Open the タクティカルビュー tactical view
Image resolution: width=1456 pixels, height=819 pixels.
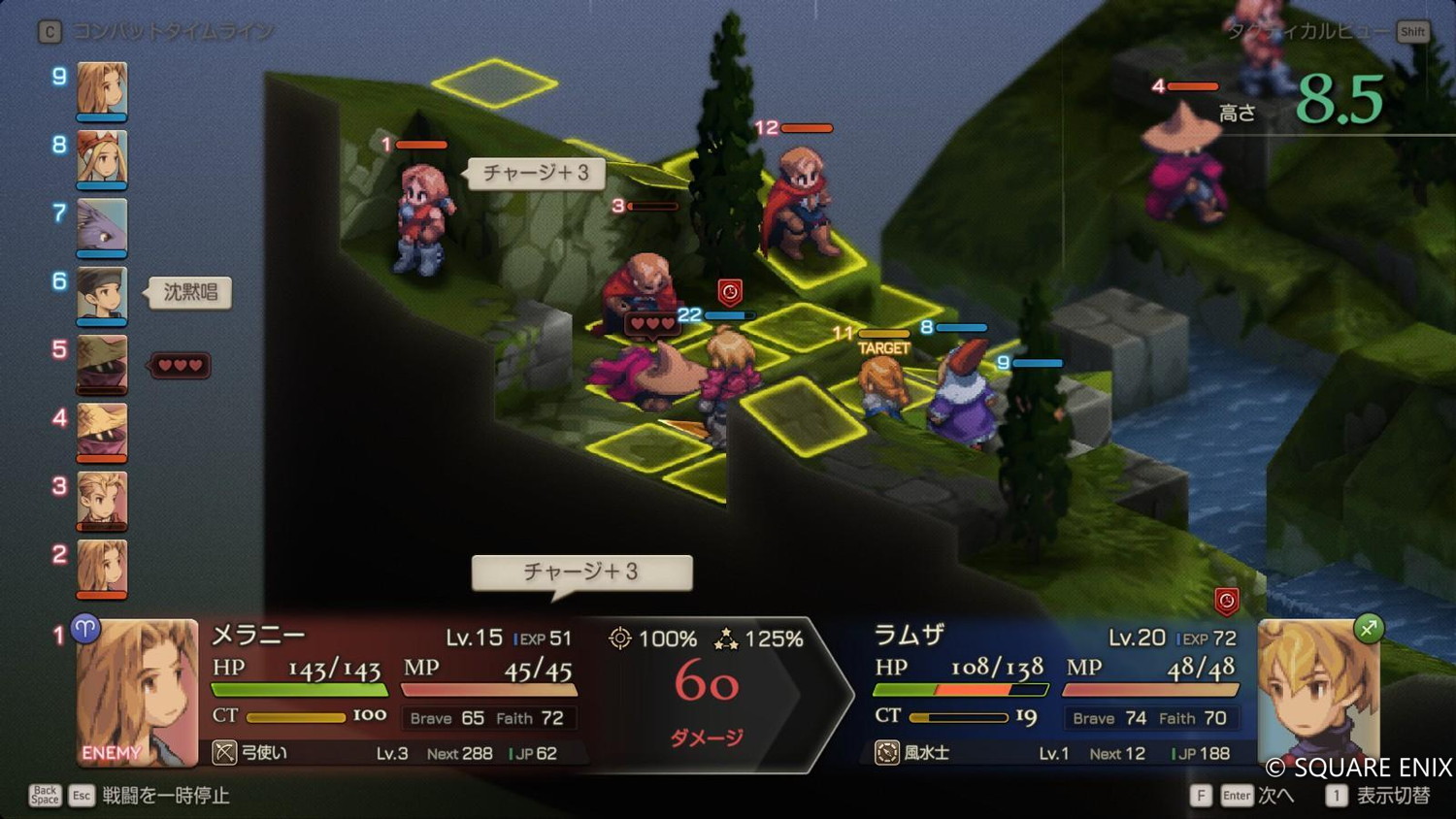[1308, 32]
